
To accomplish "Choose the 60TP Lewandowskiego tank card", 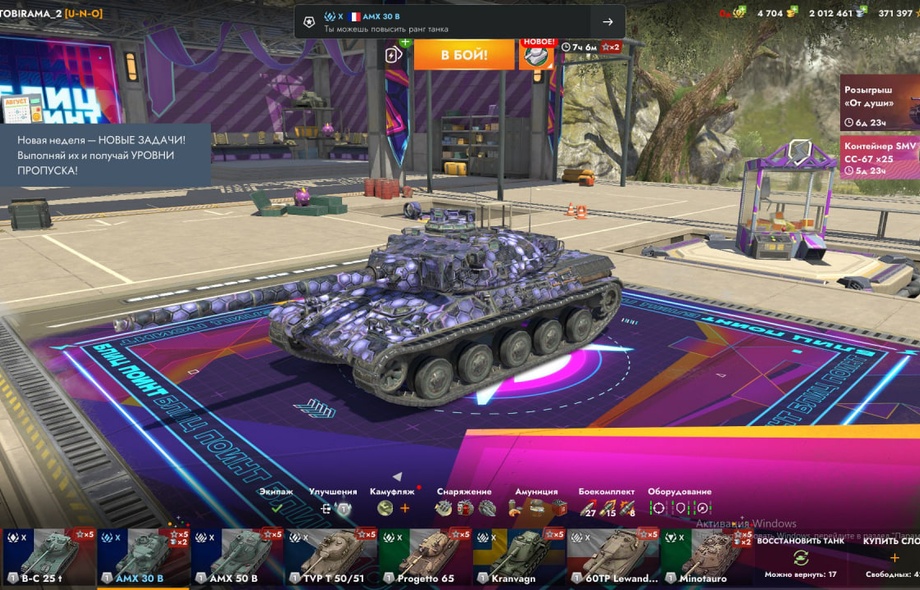I will [613, 558].
